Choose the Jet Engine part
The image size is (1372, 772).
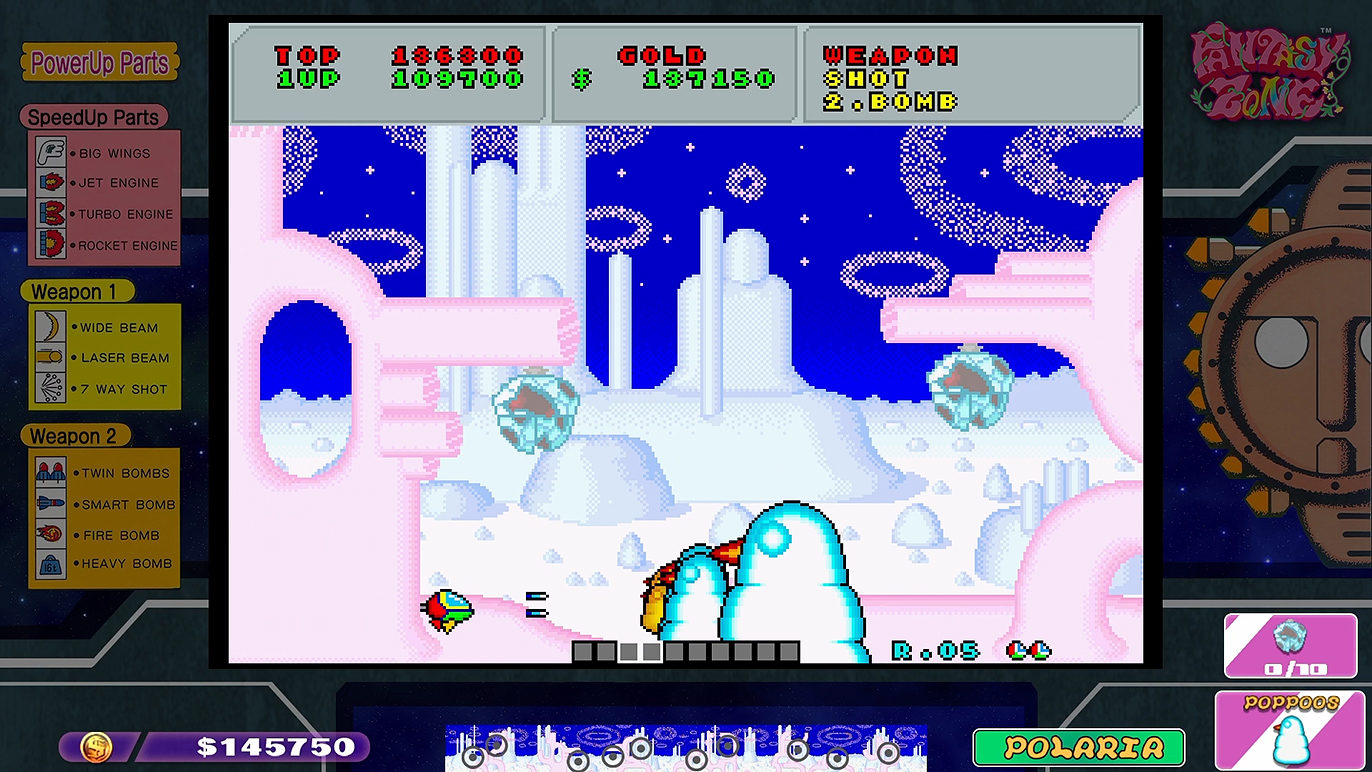tap(104, 183)
